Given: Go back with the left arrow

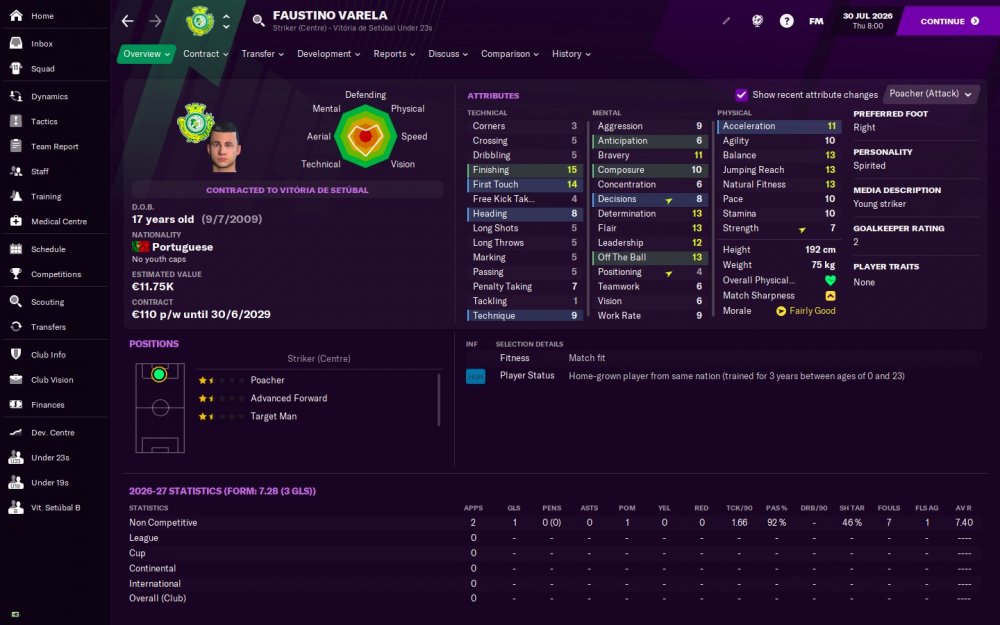Looking at the screenshot, I should coord(127,21).
